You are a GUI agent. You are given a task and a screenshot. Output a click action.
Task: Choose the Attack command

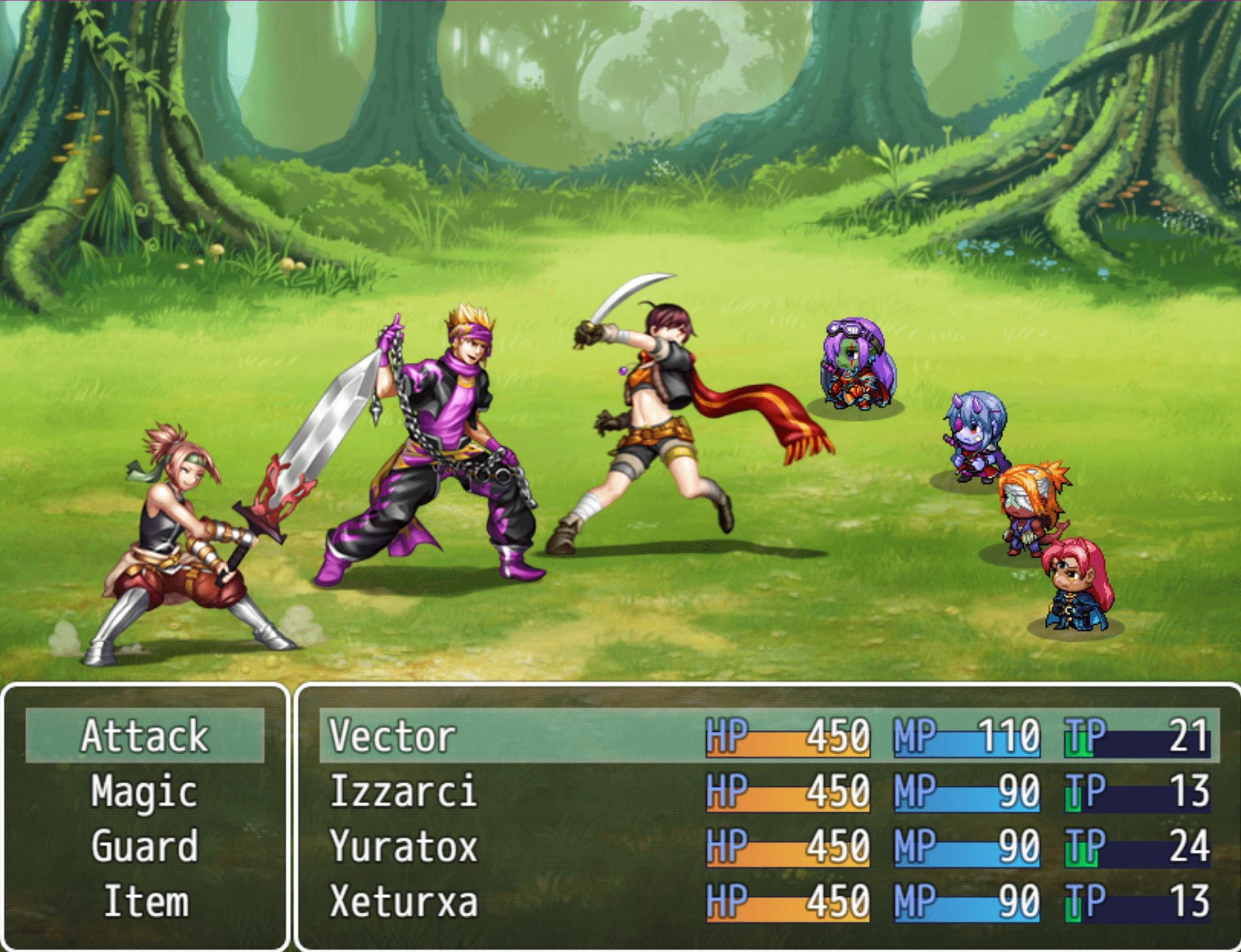click(x=145, y=735)
